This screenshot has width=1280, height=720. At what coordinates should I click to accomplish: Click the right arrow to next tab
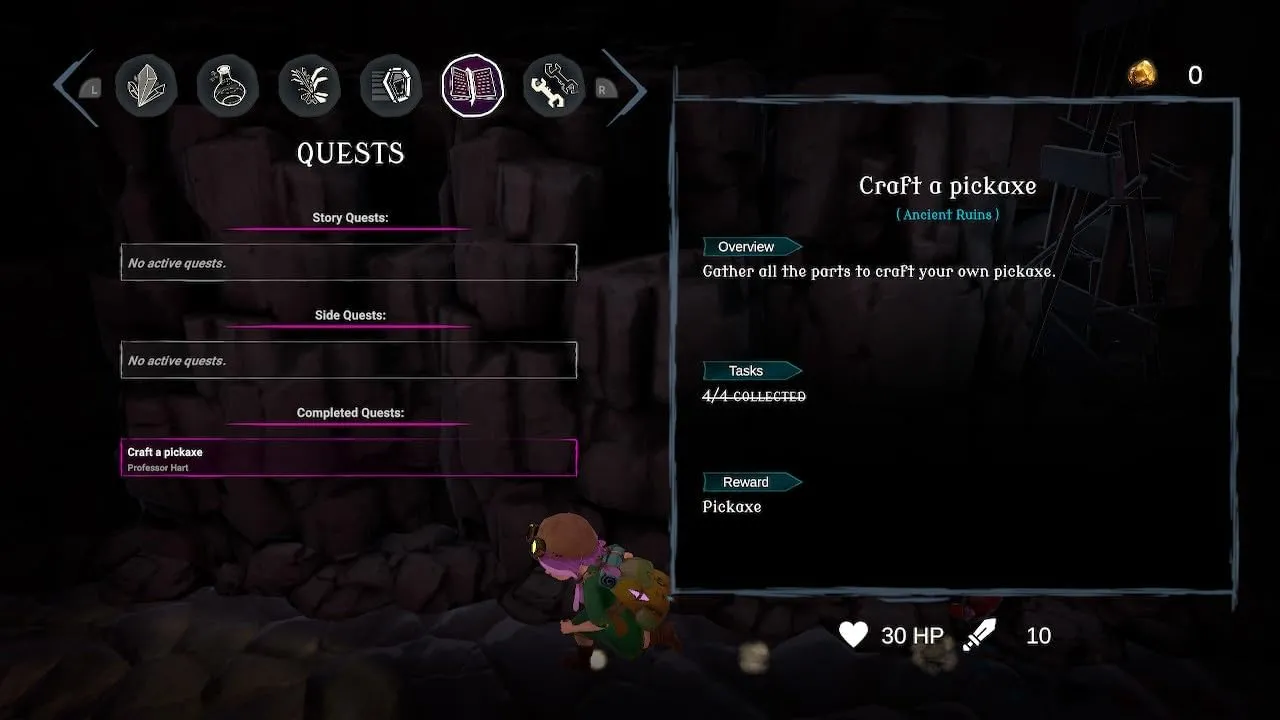point(624,89)
